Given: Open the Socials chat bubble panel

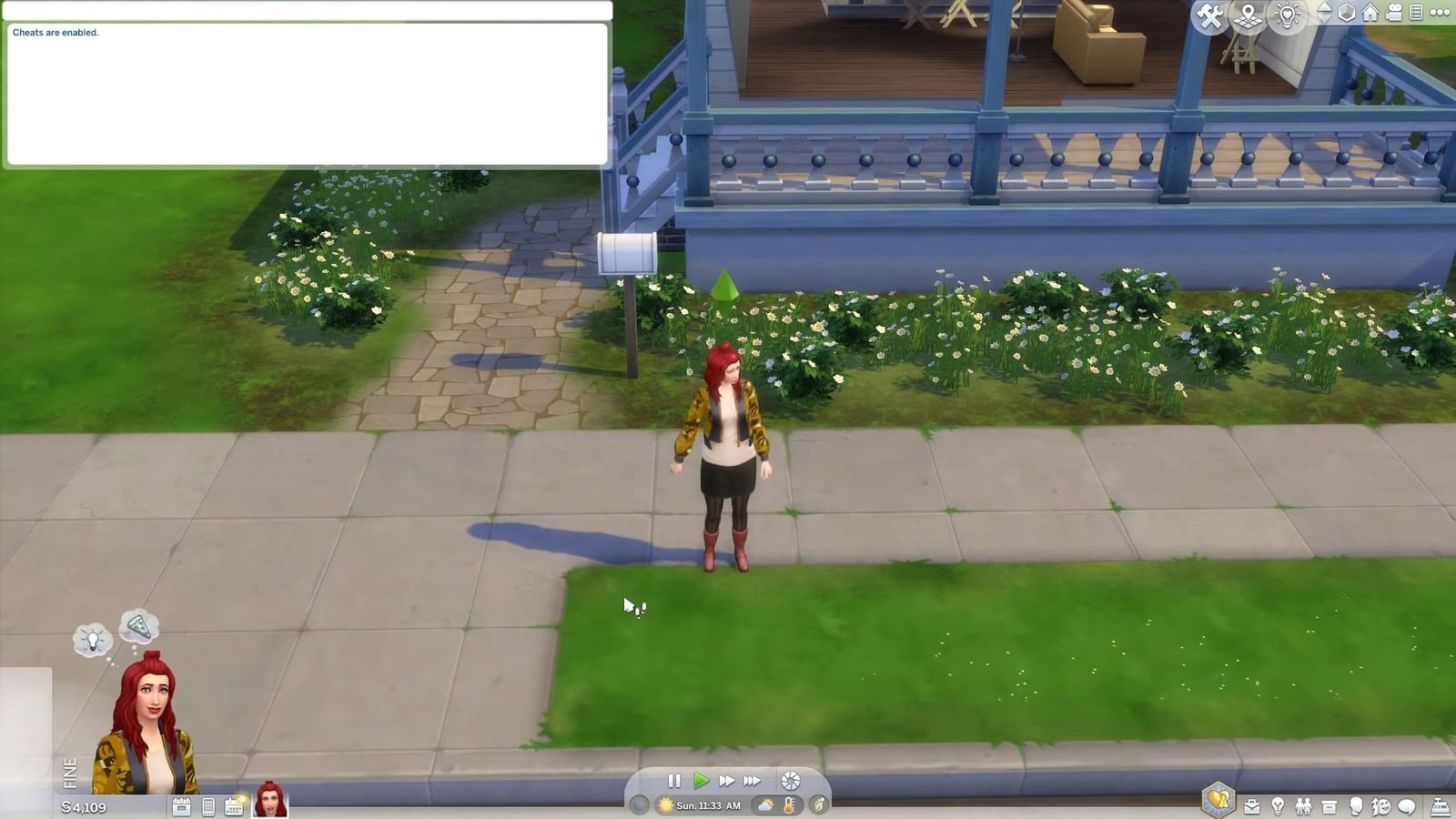Looking at the screenshot, I should point(1406,807).
